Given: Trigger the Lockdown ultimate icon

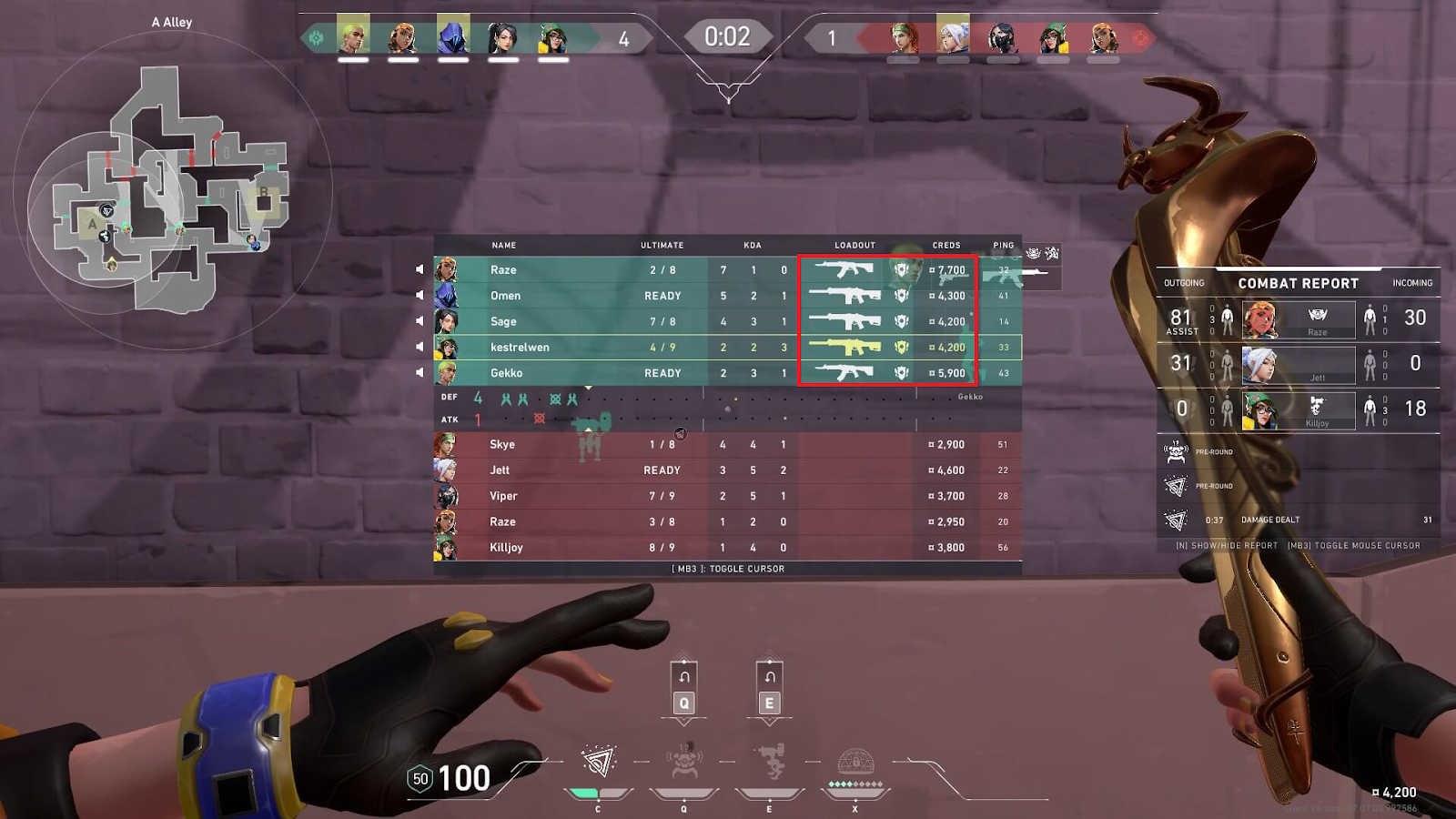Looking at the screenshot, I should 855,763.
